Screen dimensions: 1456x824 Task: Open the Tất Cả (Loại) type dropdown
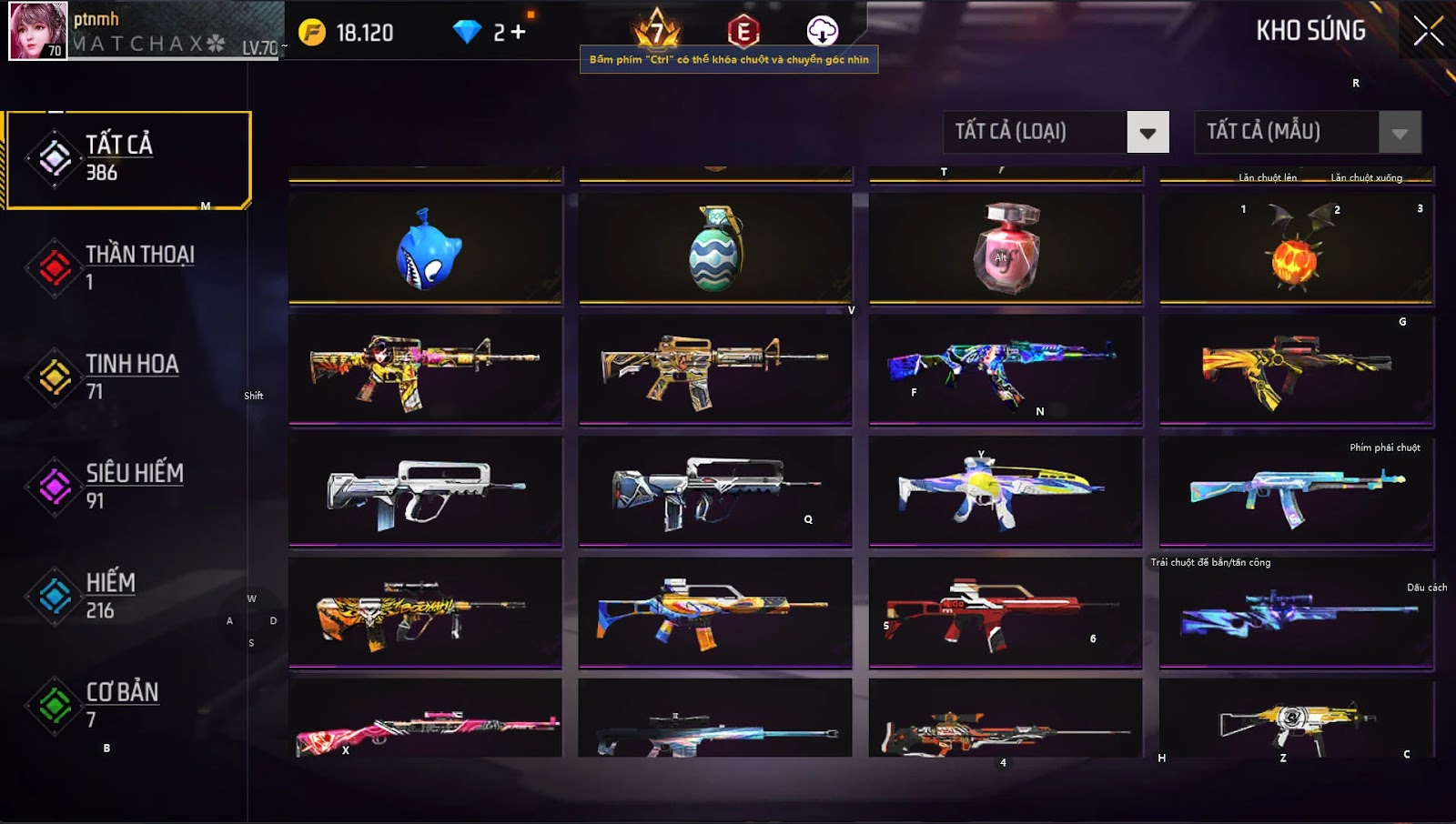(1148, 133)
